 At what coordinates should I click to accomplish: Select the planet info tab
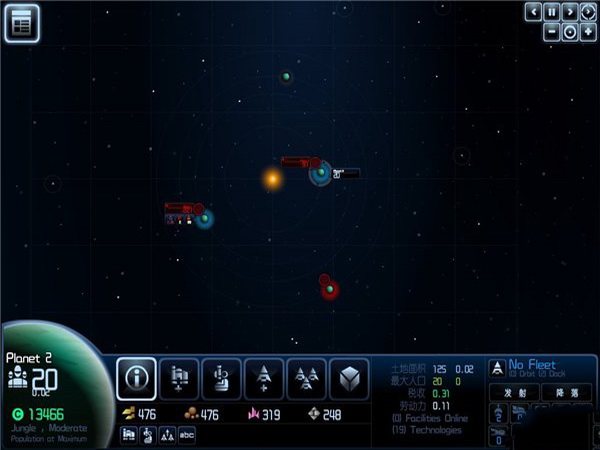point(136,379)
